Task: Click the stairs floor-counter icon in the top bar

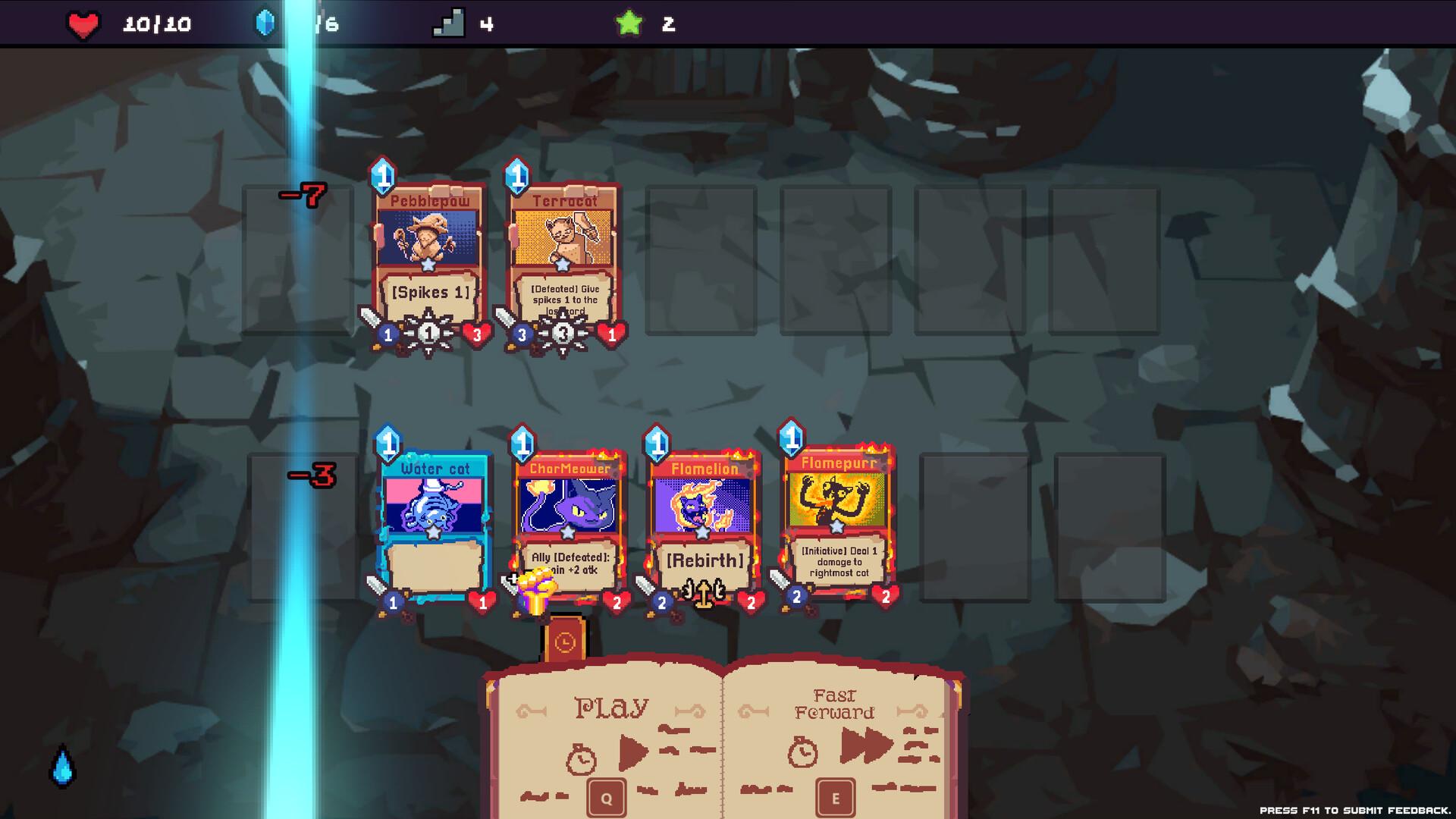Action: click(x=449, y=24)
